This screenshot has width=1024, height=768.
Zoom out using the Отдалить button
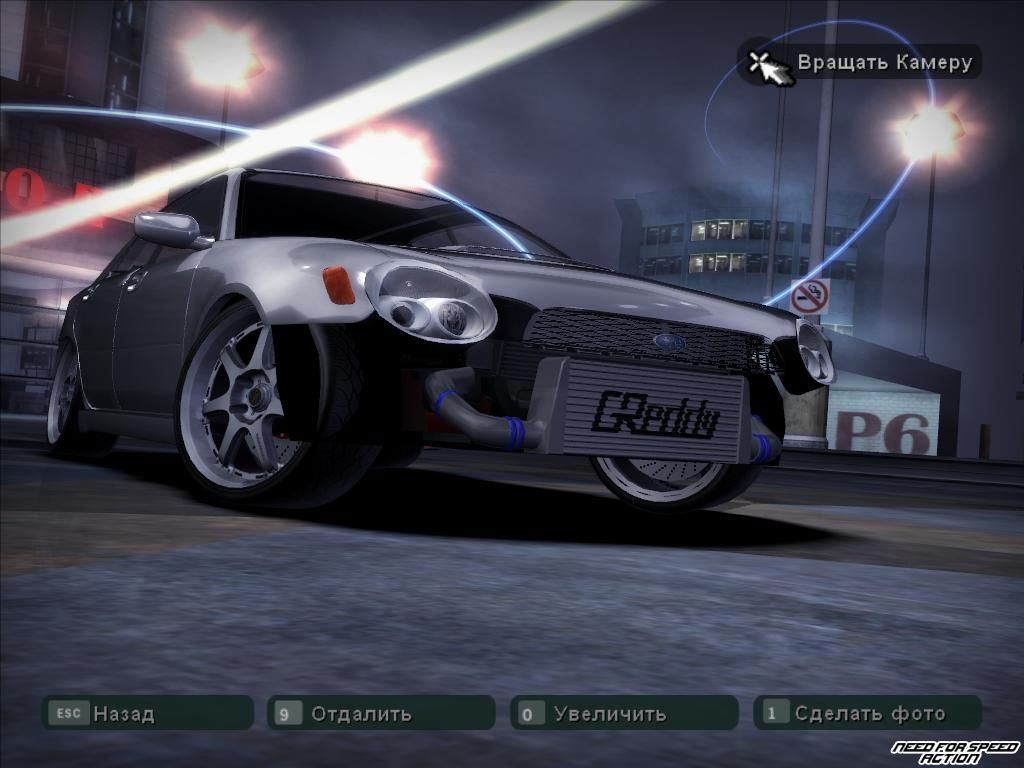tap(381, 713)
